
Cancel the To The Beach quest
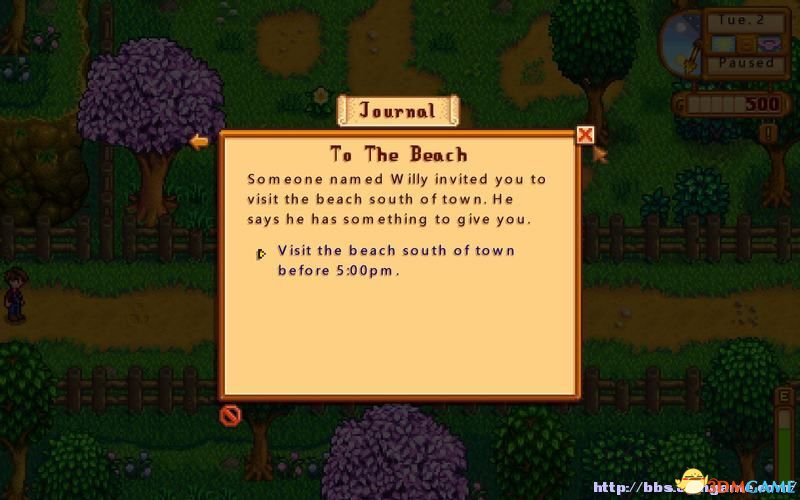click(x=230, y=414)
